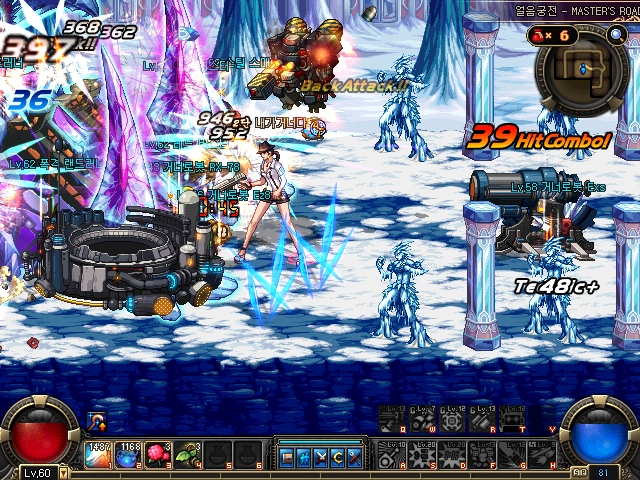Activate the skill bound to R
Screen dimensions: 640x480
[x=483, y=420]
